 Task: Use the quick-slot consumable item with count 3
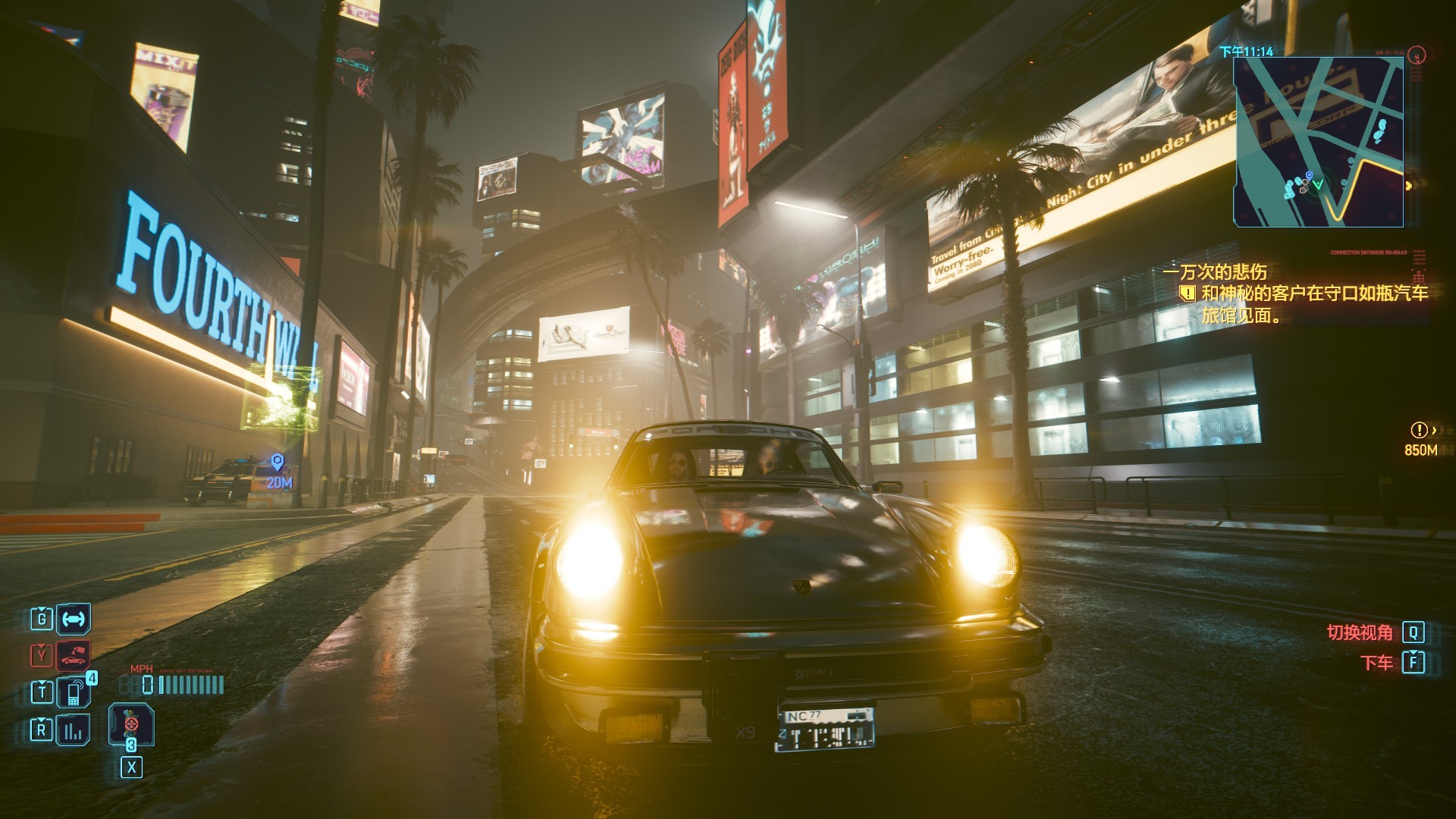click(x=131, y=724)
